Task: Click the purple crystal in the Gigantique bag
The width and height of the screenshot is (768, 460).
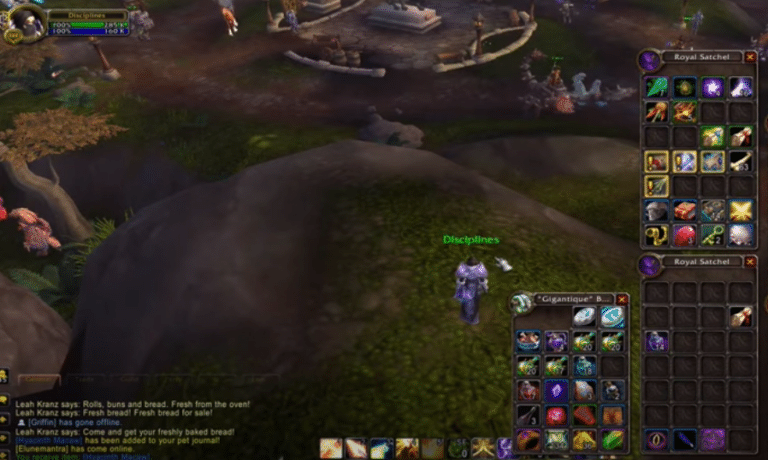Action: click(557, 390)
